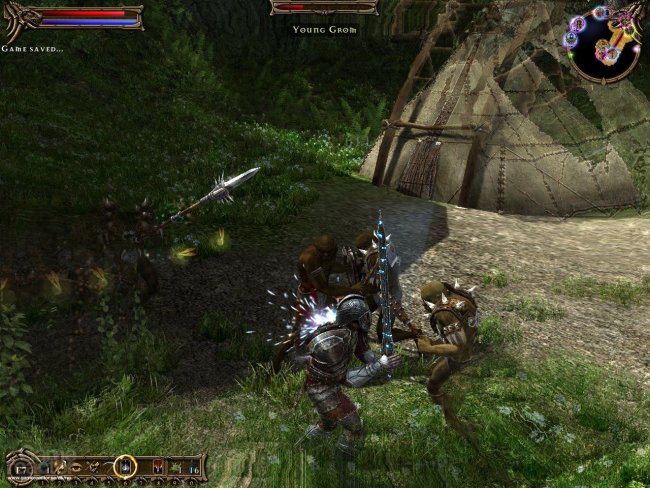This screenshot has height=488, width=650.
Task: Use the hotbar item with count 16
Action: coord(193,468)
